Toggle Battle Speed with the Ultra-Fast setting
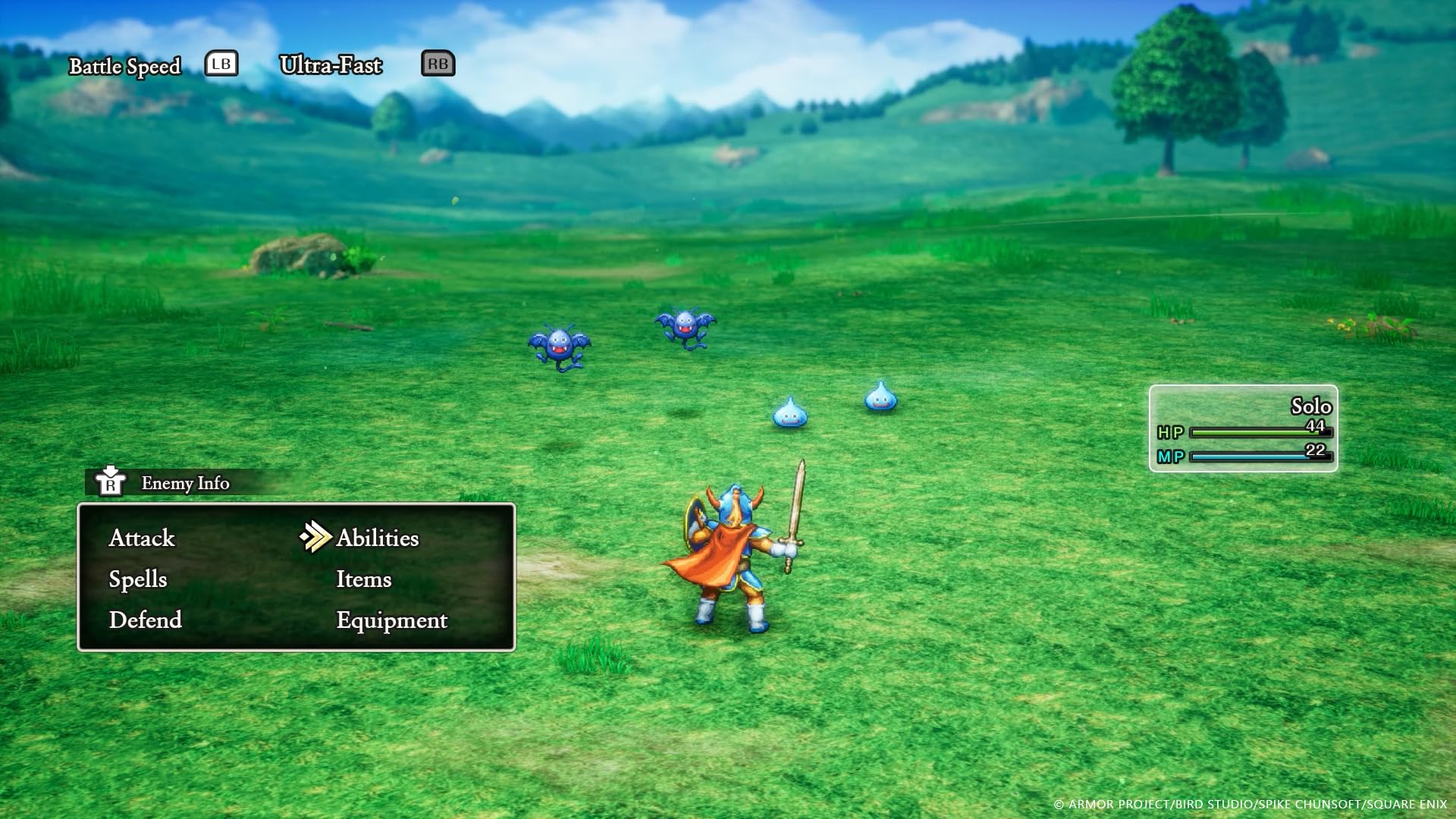Viewport: 1456px width, 819px height. tap(126, 66)
